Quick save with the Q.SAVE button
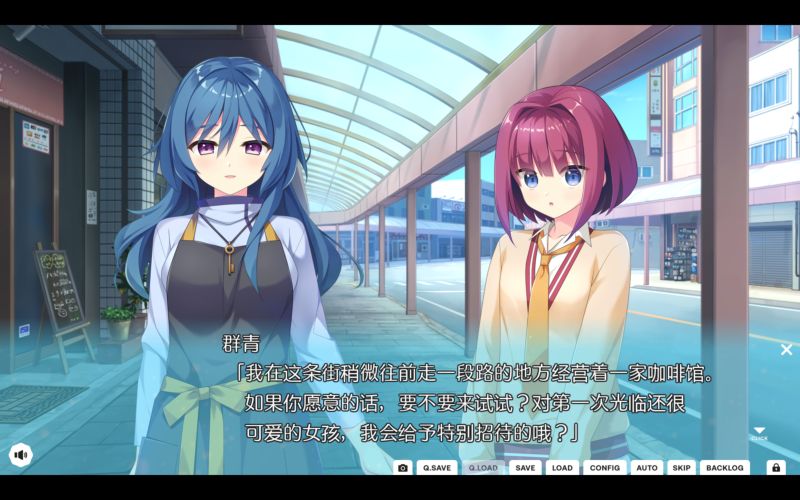The image size is (800, 500). coord(436,467)
